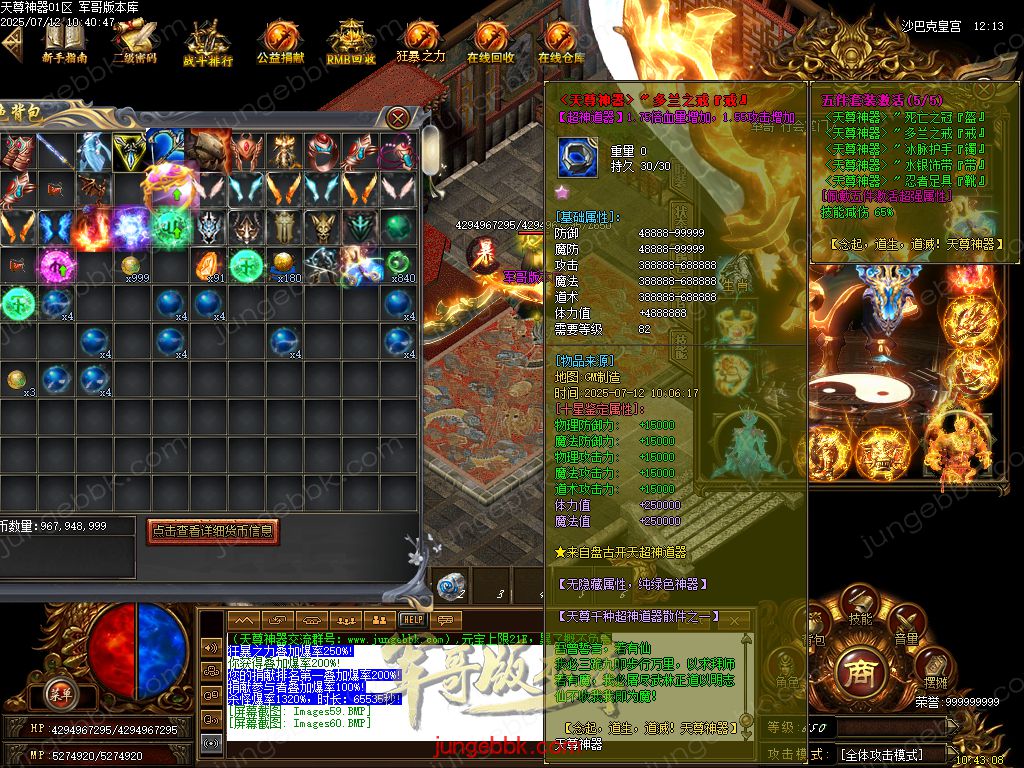Open the 新手指南 beginner guide

[x=64, y=43]
